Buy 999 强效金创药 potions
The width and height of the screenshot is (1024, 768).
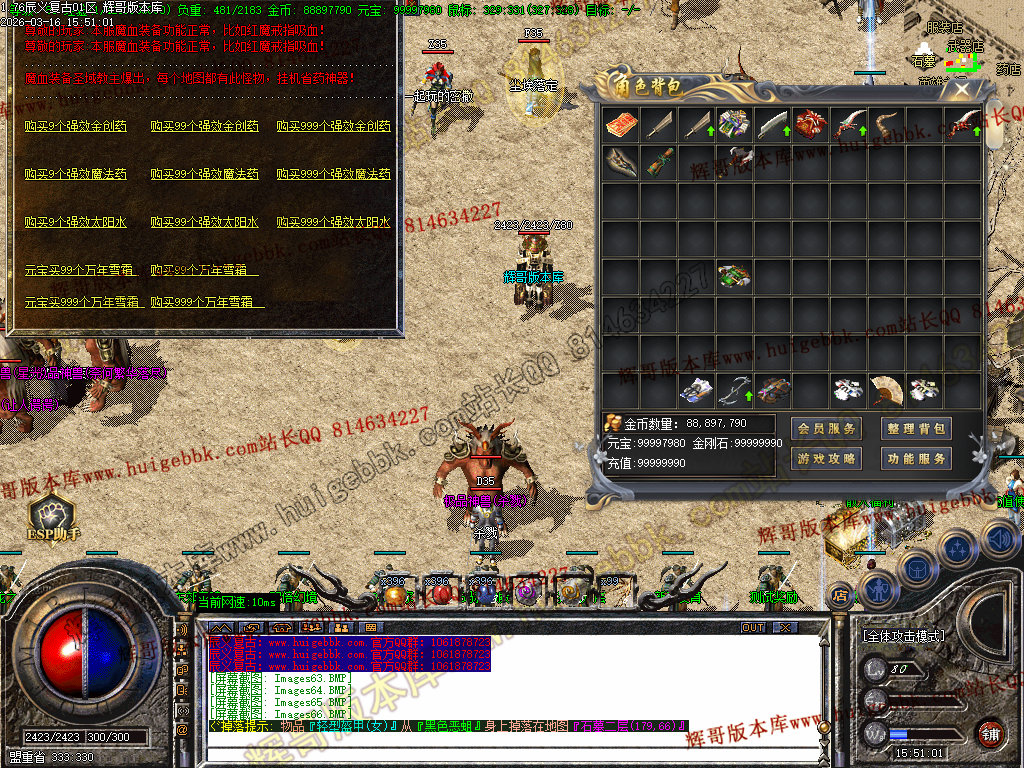point(333,127)
